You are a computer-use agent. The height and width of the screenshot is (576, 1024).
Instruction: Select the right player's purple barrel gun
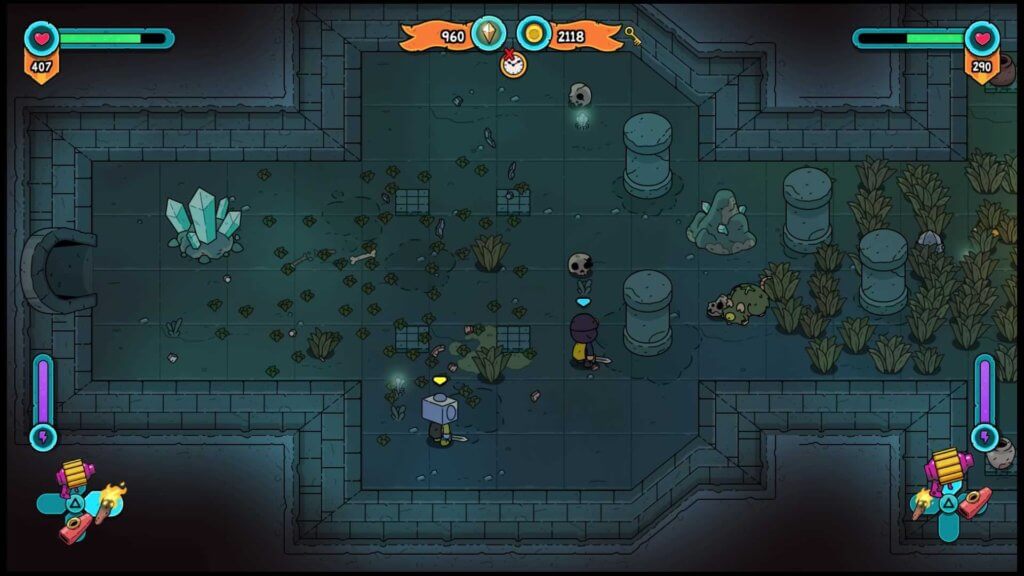945,468
